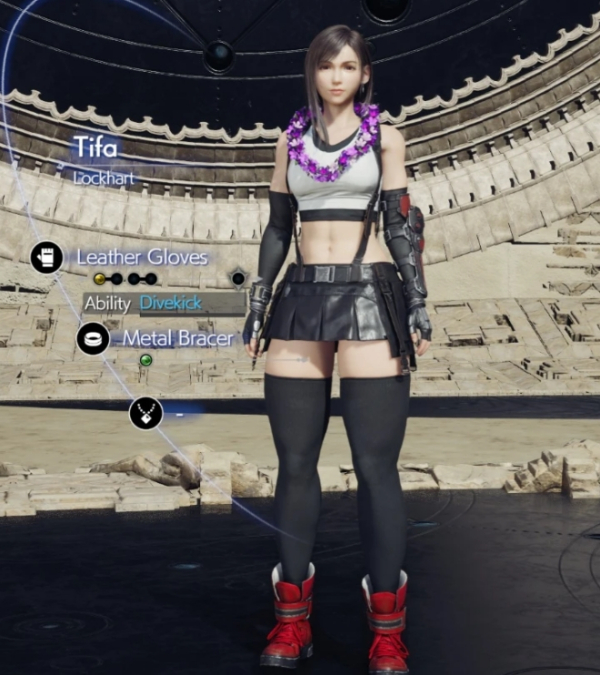Open the Metal Bracer armor slot
Screen dimensions: 600x675
(x=93, y=338)
